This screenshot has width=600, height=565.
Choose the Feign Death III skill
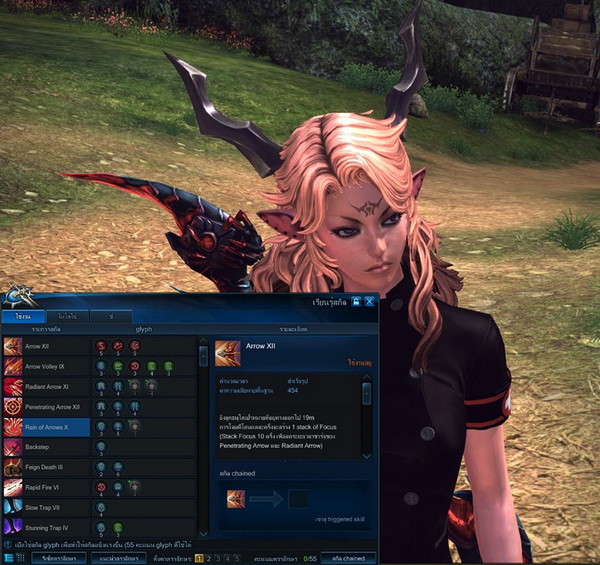[45, 467]
